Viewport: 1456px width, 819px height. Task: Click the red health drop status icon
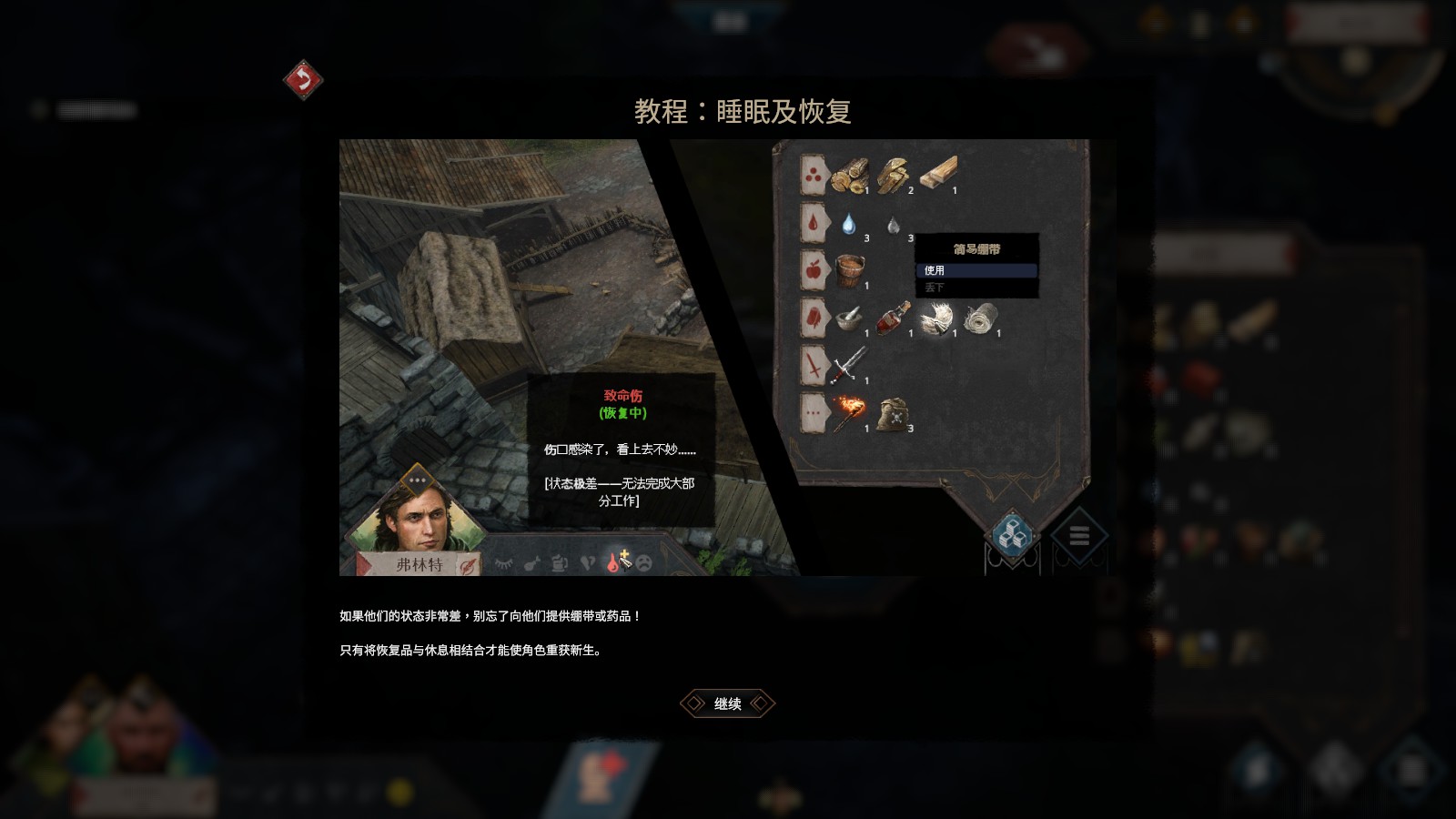pos(612,562)
